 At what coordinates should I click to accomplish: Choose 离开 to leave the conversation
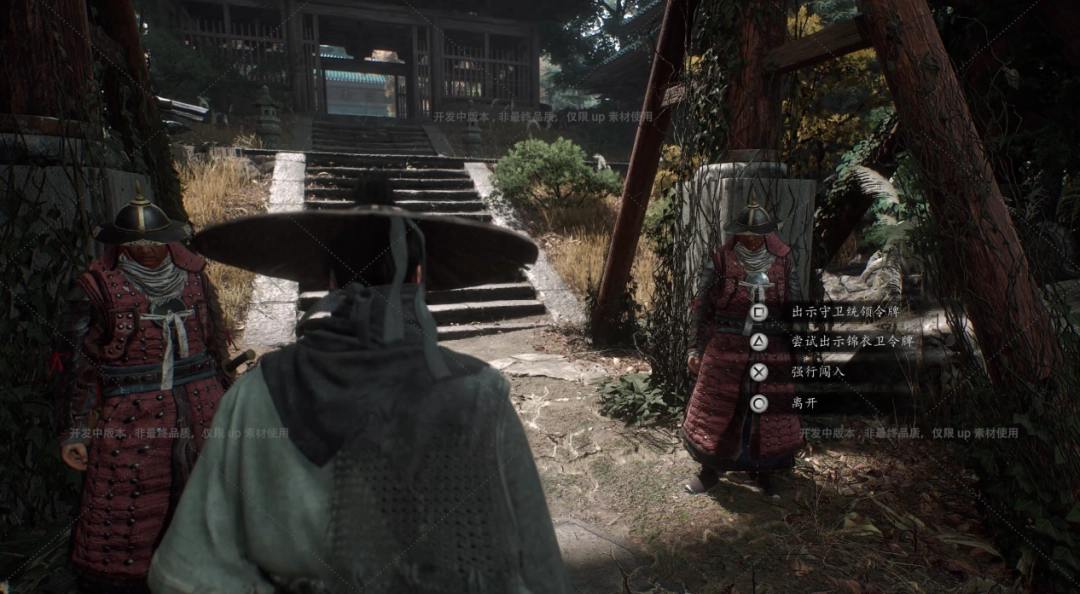[x=804, y=403]
